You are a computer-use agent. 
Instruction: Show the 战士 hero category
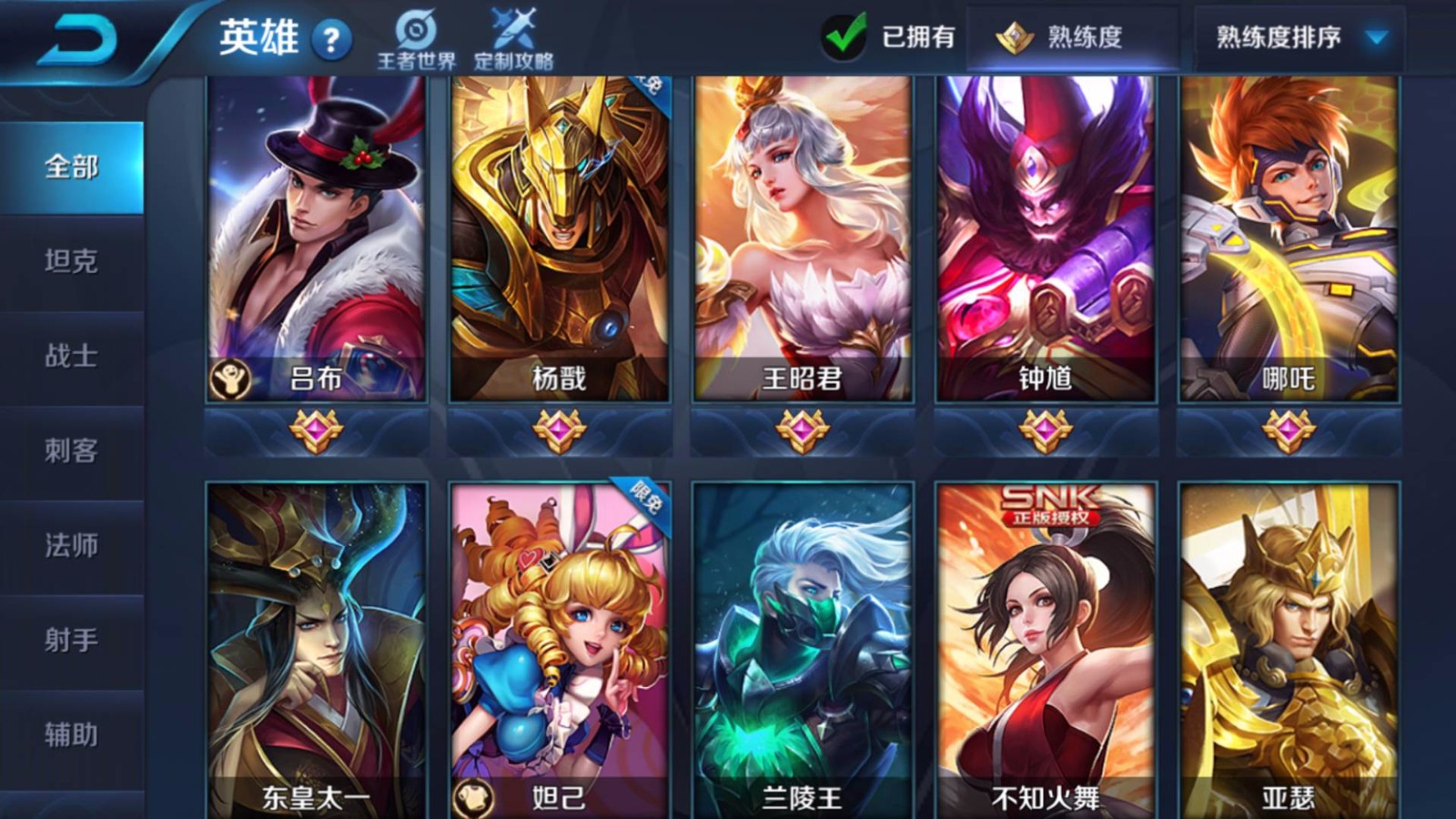pos(72,357)
